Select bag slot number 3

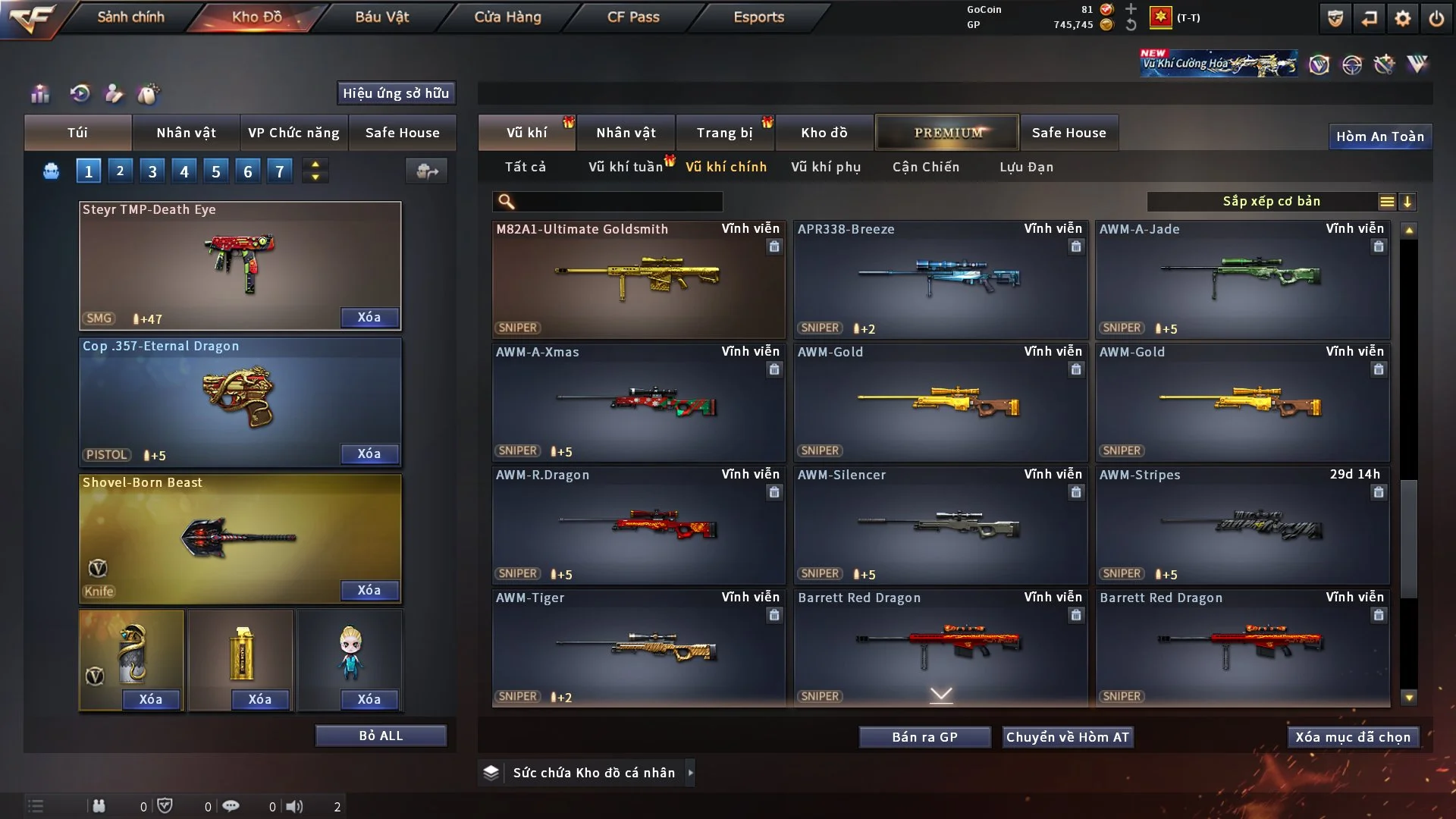coord(152,171)
